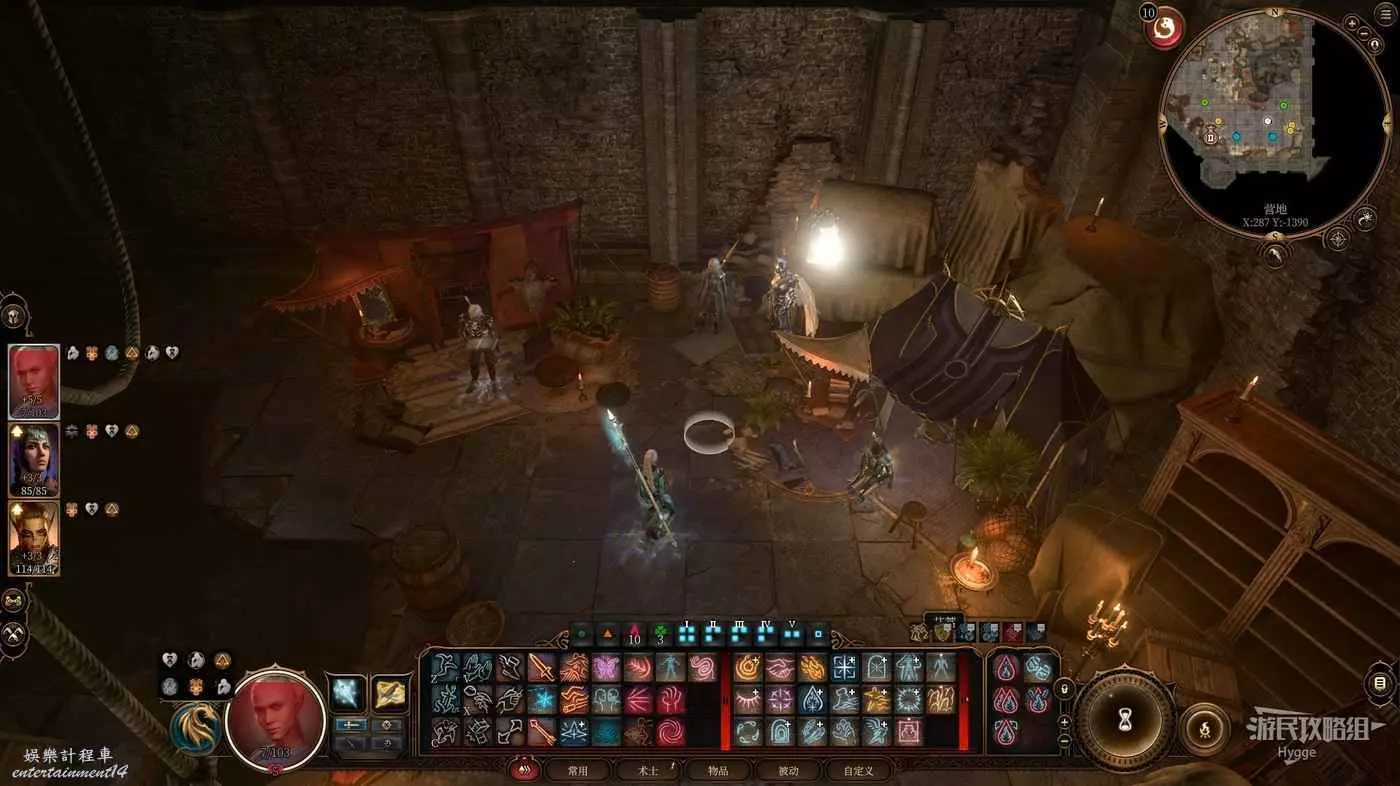1400x786 pixels.
Task: Open the crossed hammers button on the left
Action: pos(14,634)
